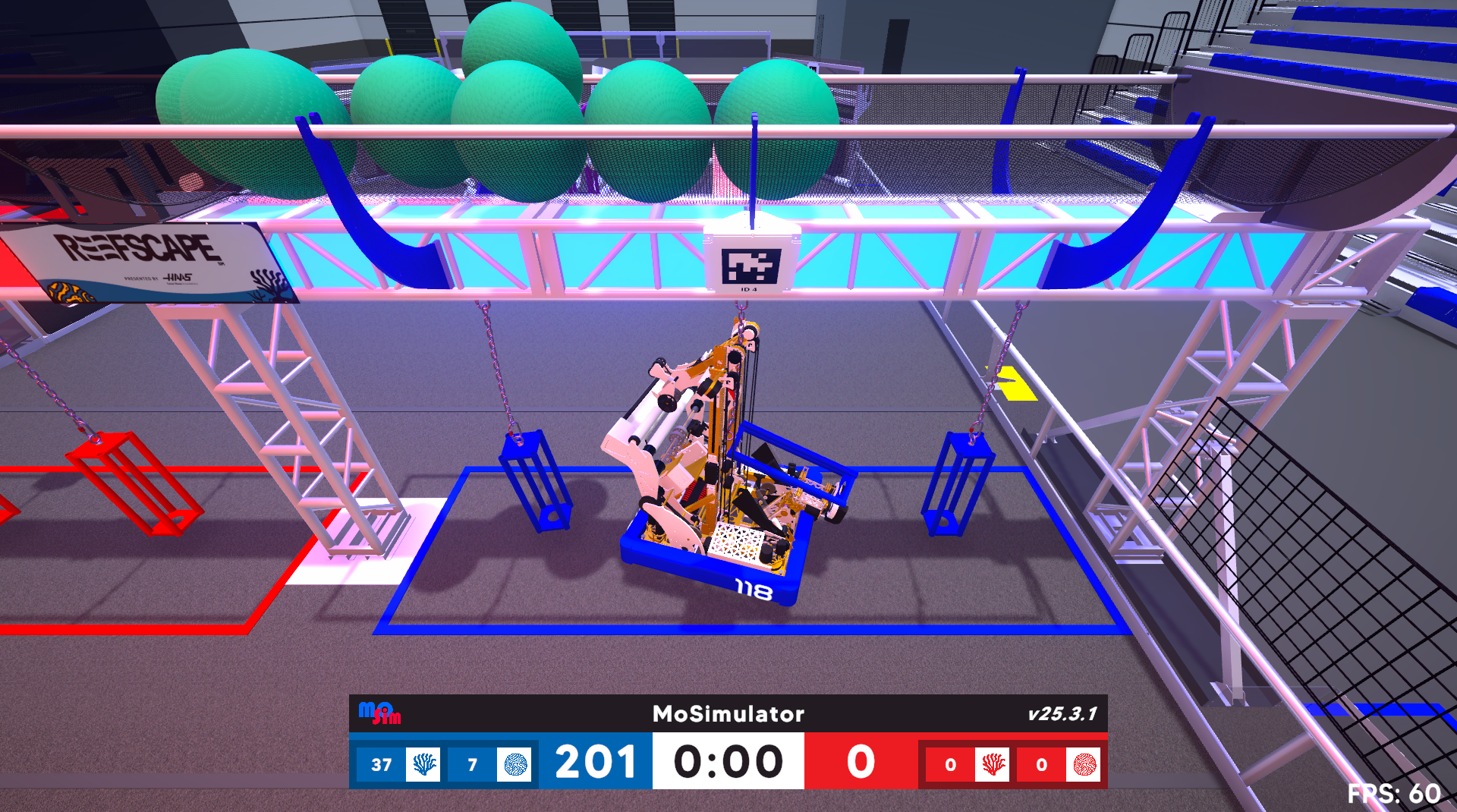Expand the blue coral counter showing 37
Screen dimensions: 1457x812
pos(382,764)
